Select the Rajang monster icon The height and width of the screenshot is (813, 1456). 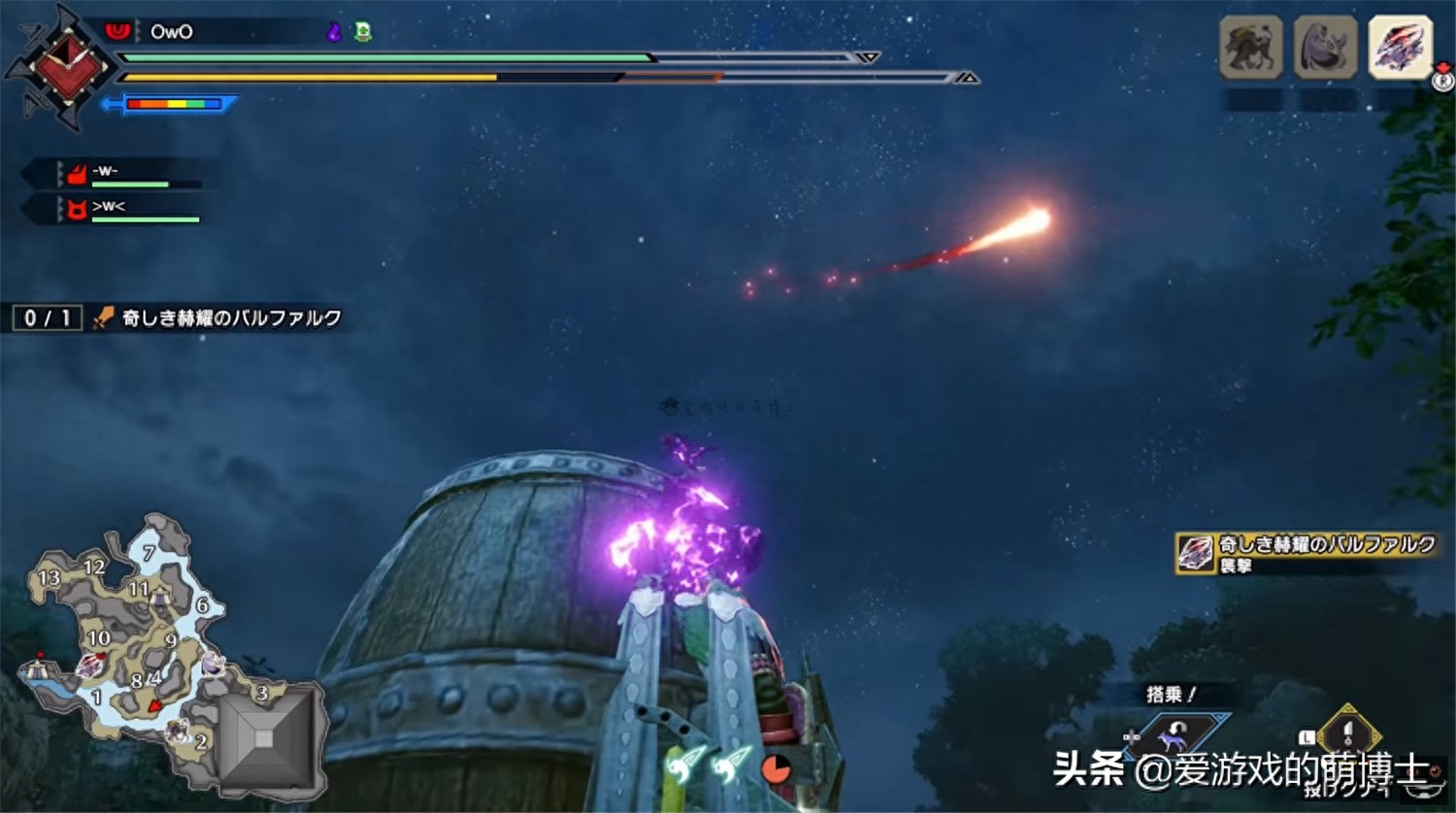point(1250,47)
